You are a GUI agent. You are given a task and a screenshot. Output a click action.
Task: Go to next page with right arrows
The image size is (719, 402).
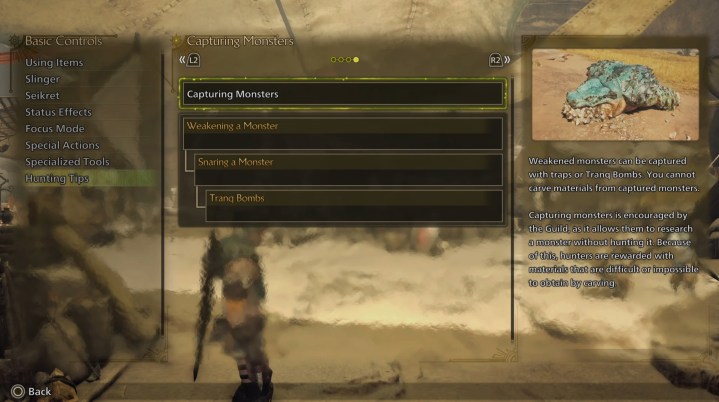pos(499,60)
